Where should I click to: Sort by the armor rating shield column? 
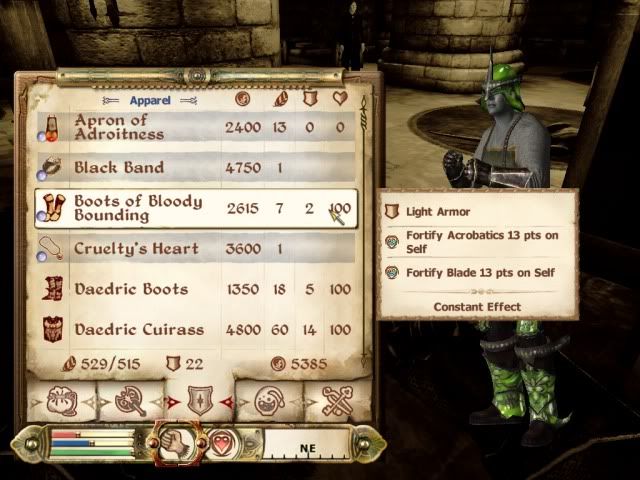click(x=309, y=99)
